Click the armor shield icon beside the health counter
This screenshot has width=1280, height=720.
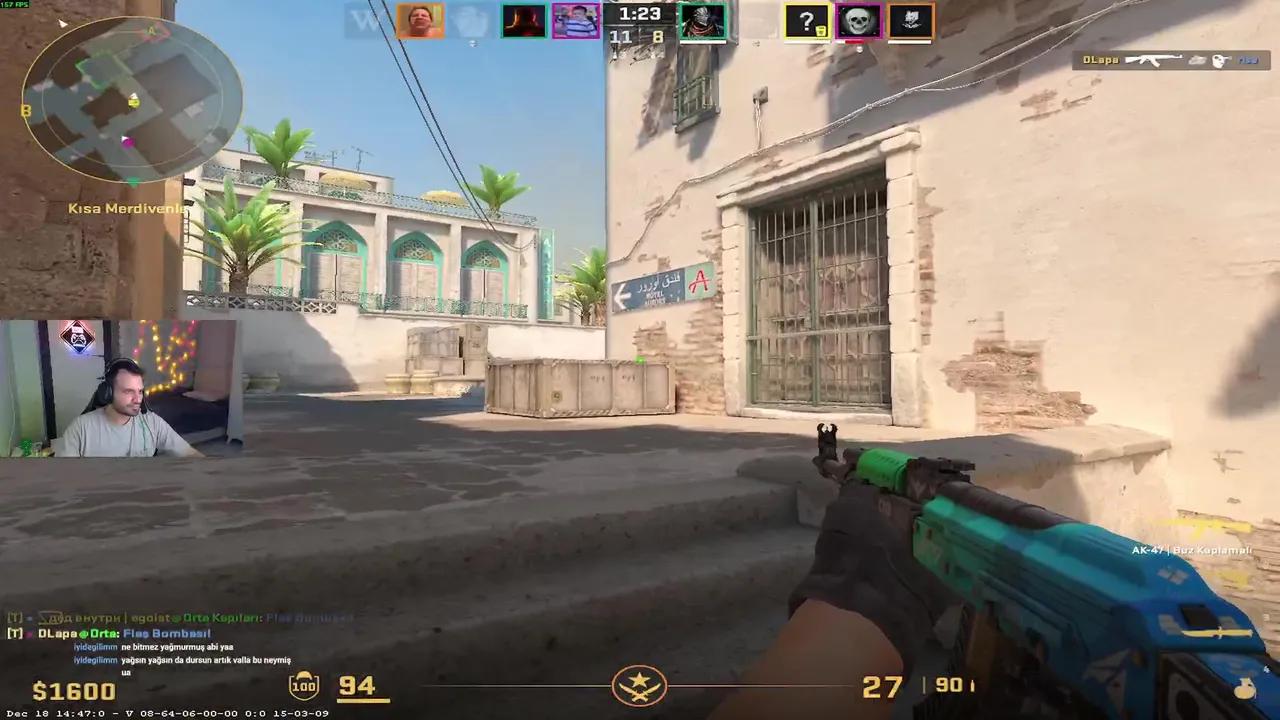303,686
